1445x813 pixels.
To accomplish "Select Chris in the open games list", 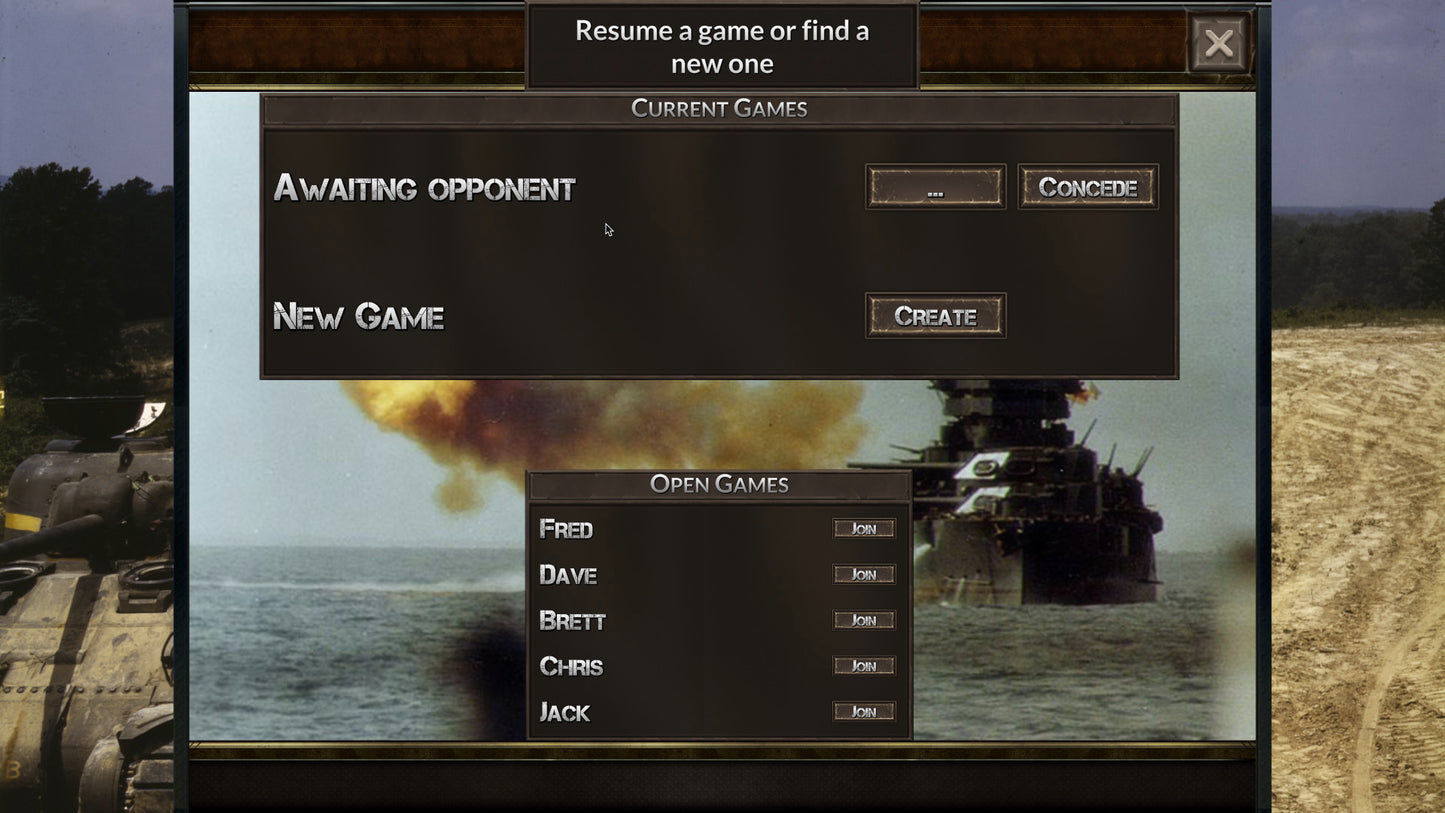I will coord(570,666).
